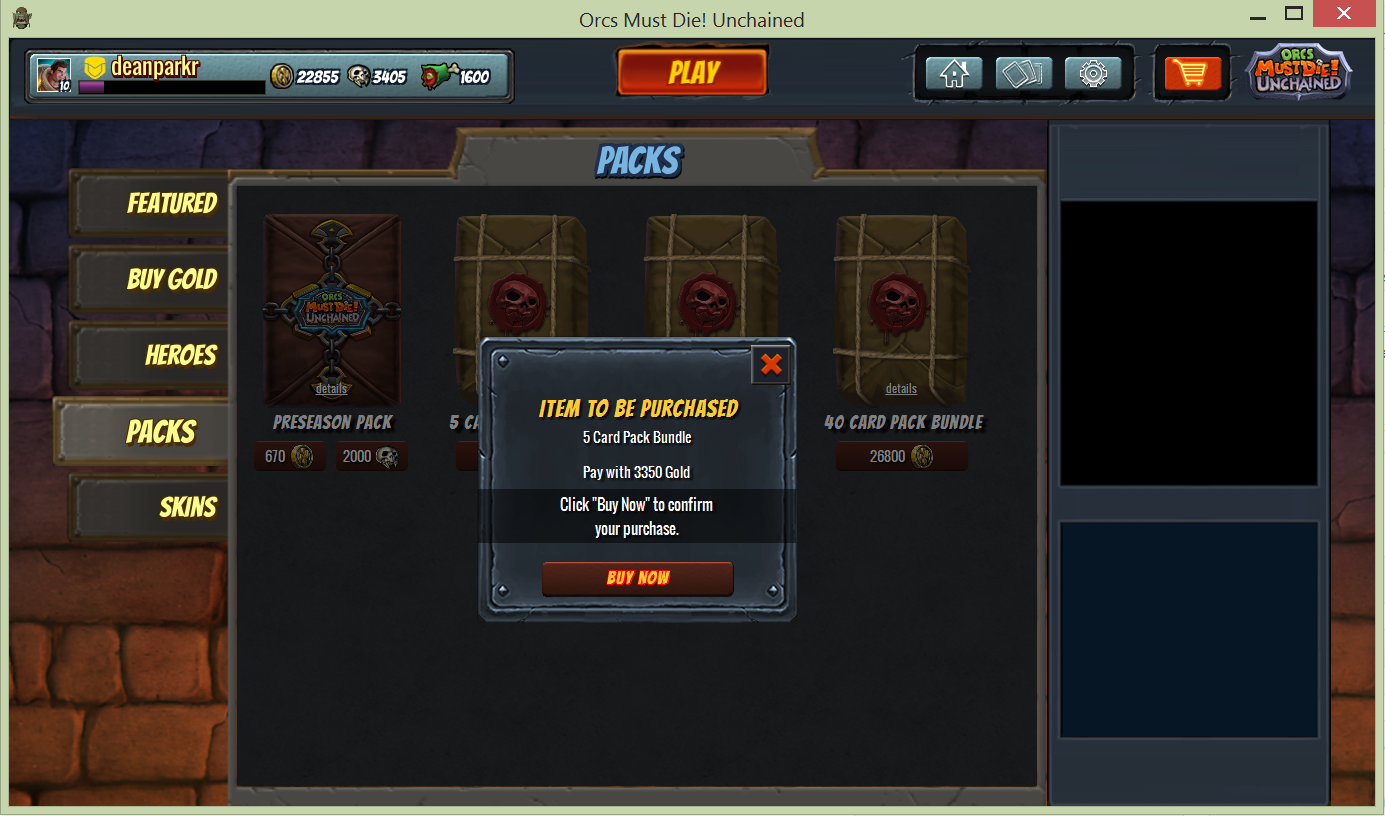Buy Preseason Pack for 670 gold

coord(289,457)
